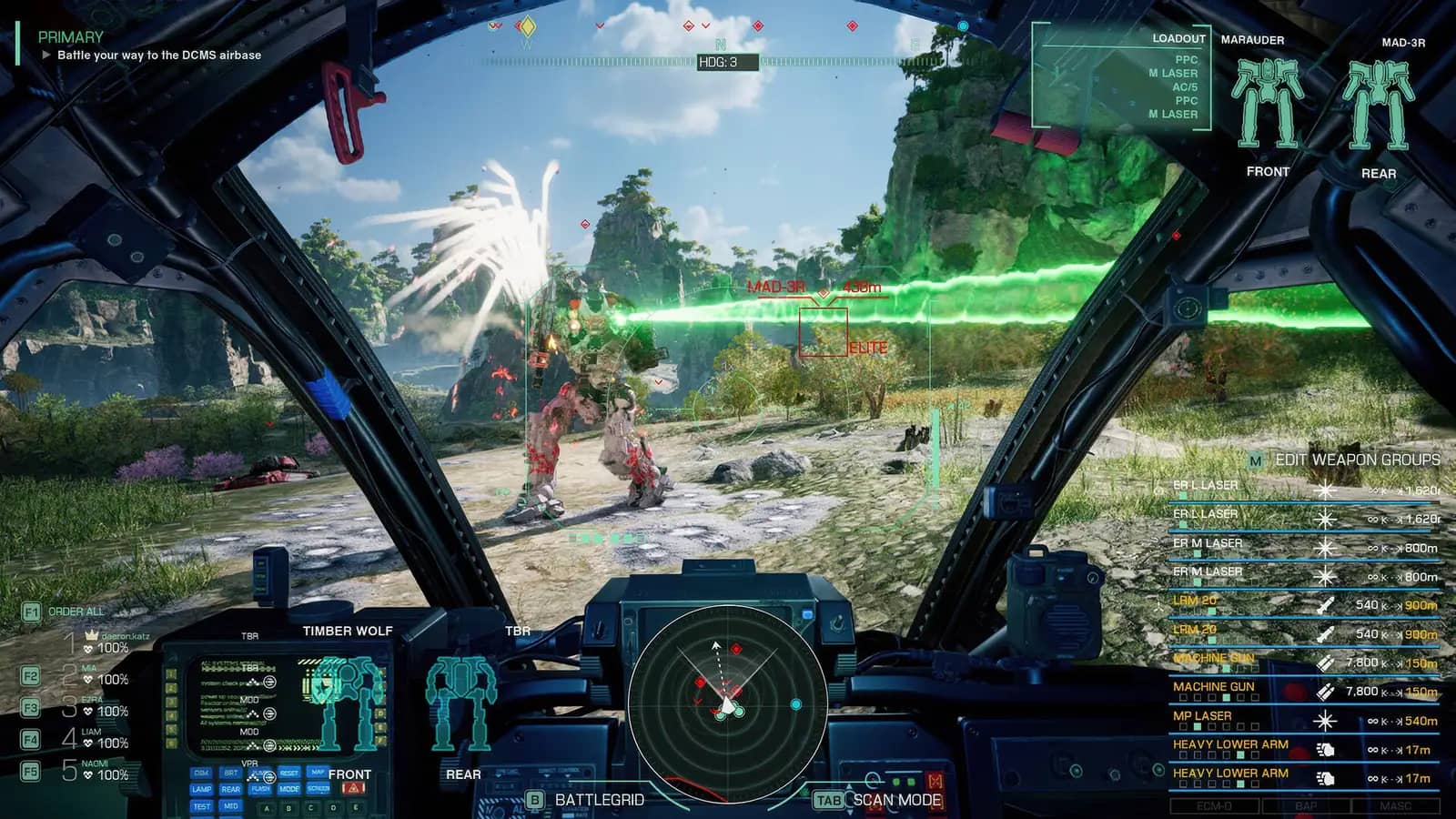Toggle a weapon group slot checkbox for MP LASER
This screenshot has height=819, width=1456.
(x=1198, y=724)
